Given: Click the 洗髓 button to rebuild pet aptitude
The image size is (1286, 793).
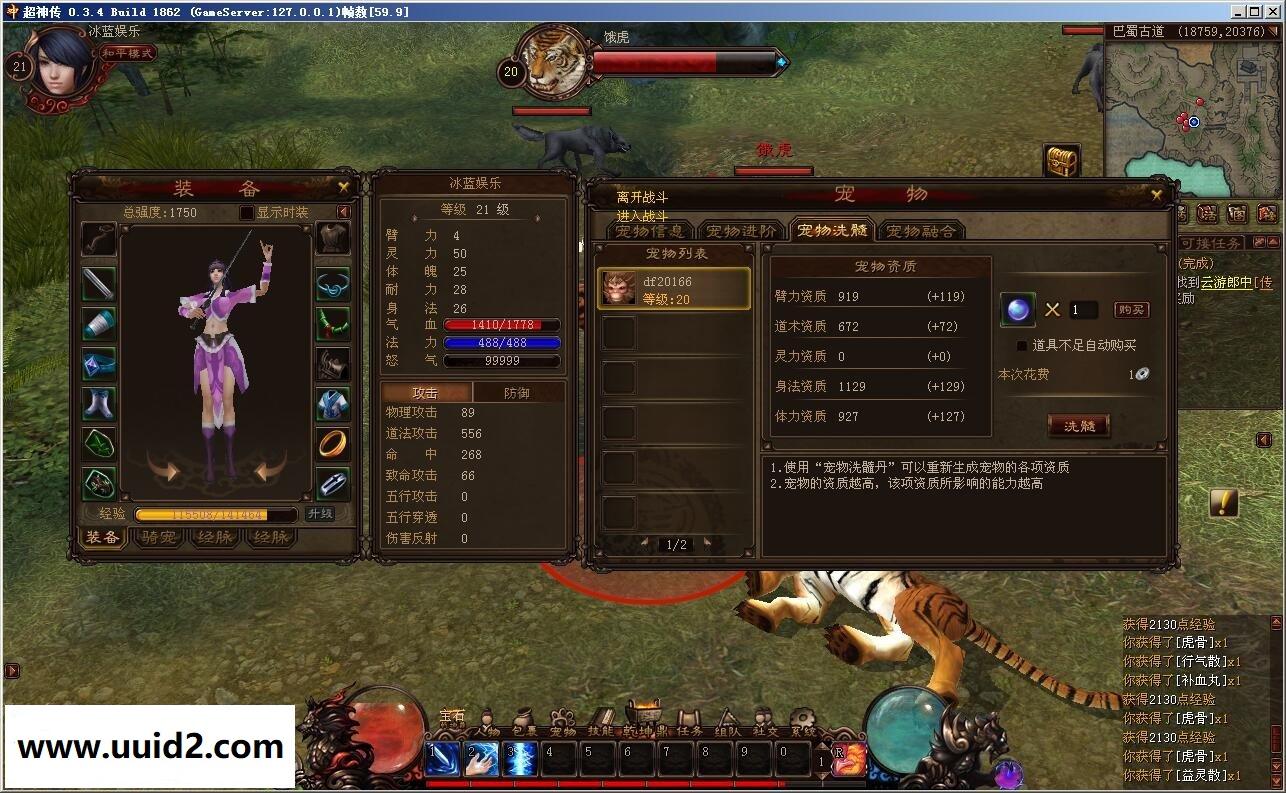Looking at the screenshot, I should [1077, 425].
